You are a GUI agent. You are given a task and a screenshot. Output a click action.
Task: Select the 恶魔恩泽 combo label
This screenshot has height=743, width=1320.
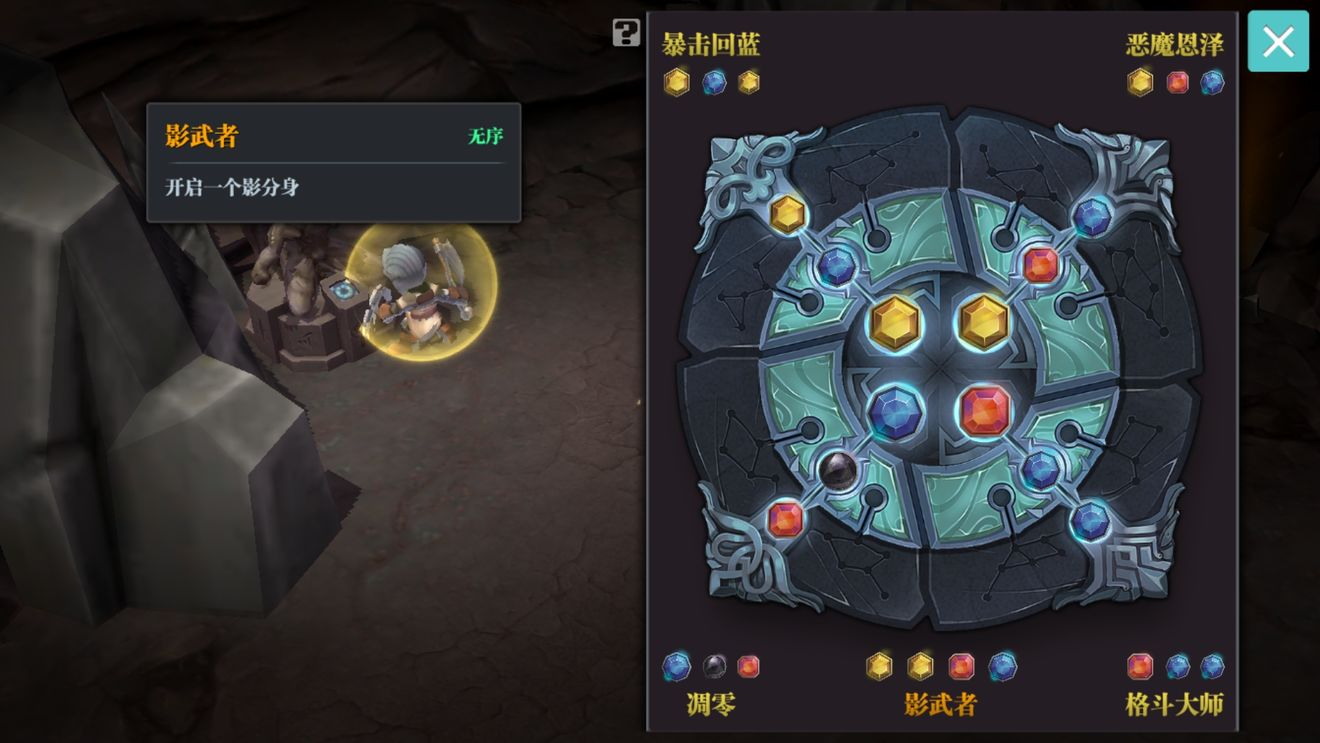click(1174, 45)
